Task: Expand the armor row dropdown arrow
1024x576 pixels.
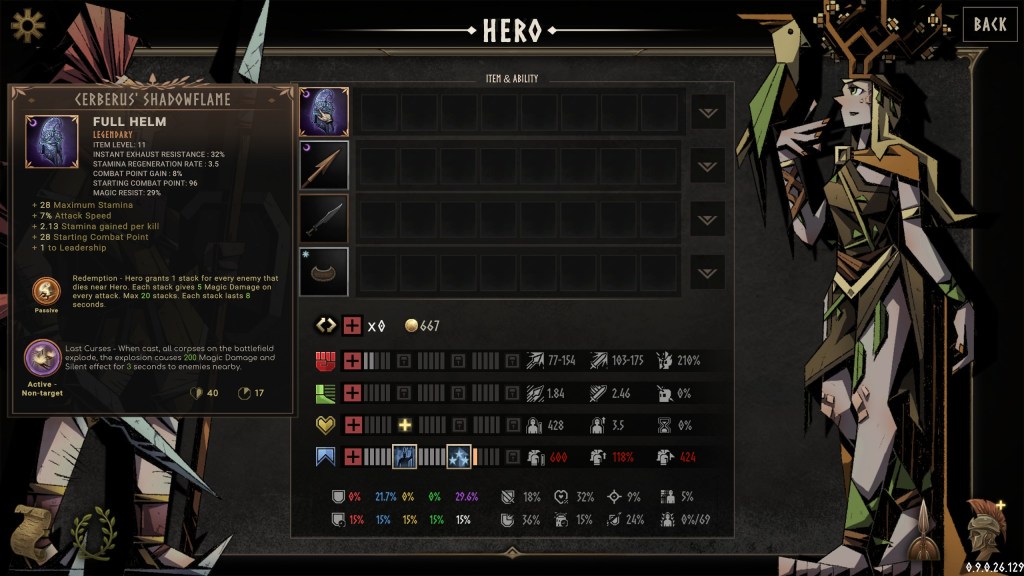Action: (708, 272)
